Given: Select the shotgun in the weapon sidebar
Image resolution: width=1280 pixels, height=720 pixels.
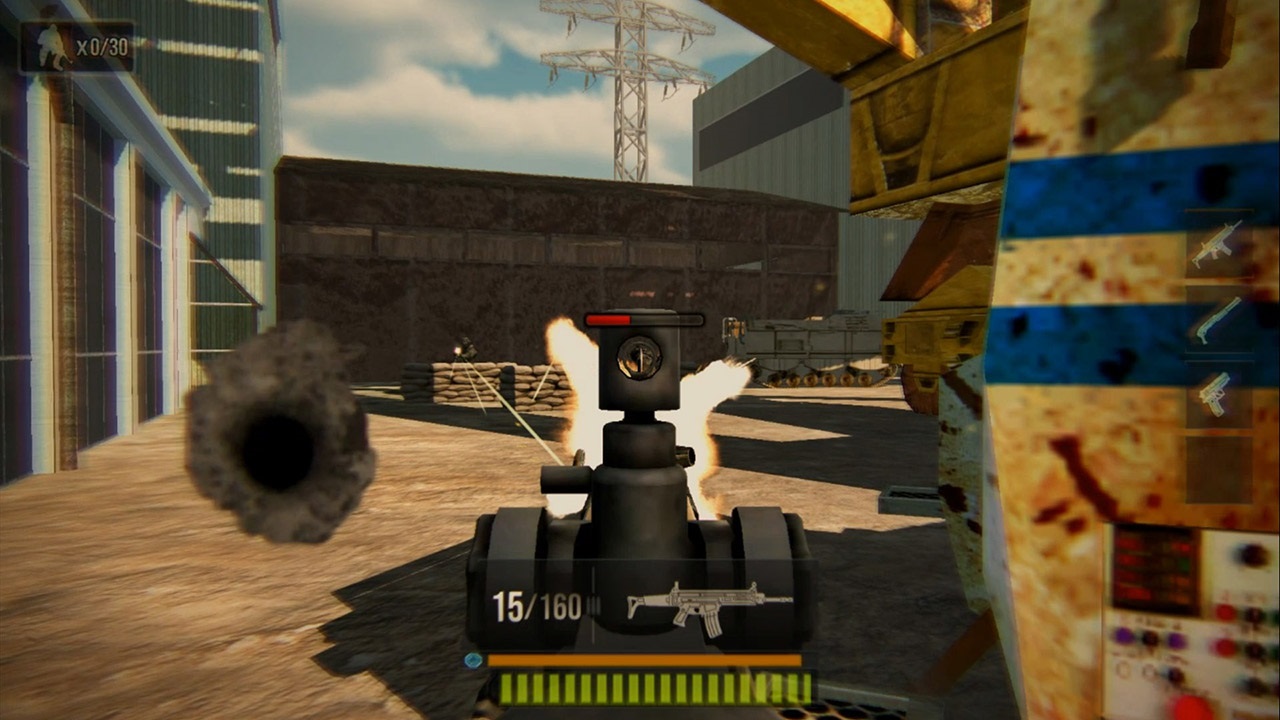Looking at the screenshot, I should coord(1218,318).
